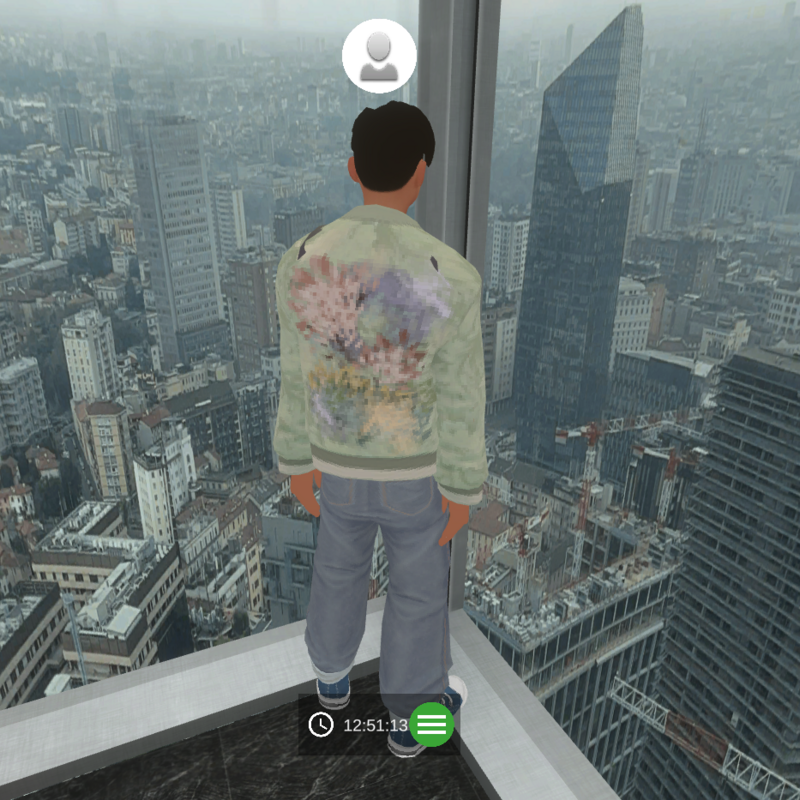Open the green hamburger menu button
Viewport: 800px width, 800px height.
pyautogui.click(x=432, y=725)
